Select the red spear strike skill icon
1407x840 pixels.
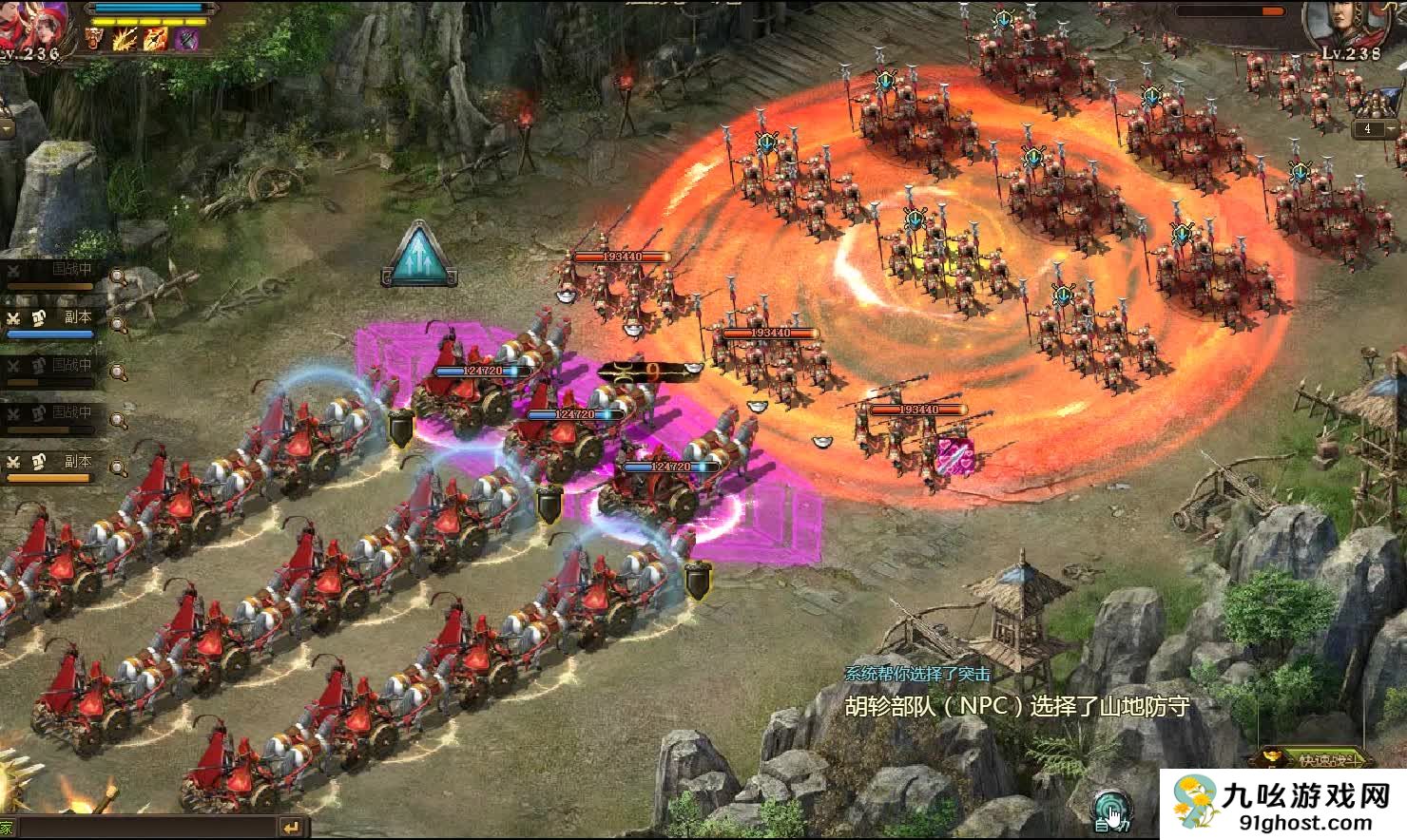155,39
